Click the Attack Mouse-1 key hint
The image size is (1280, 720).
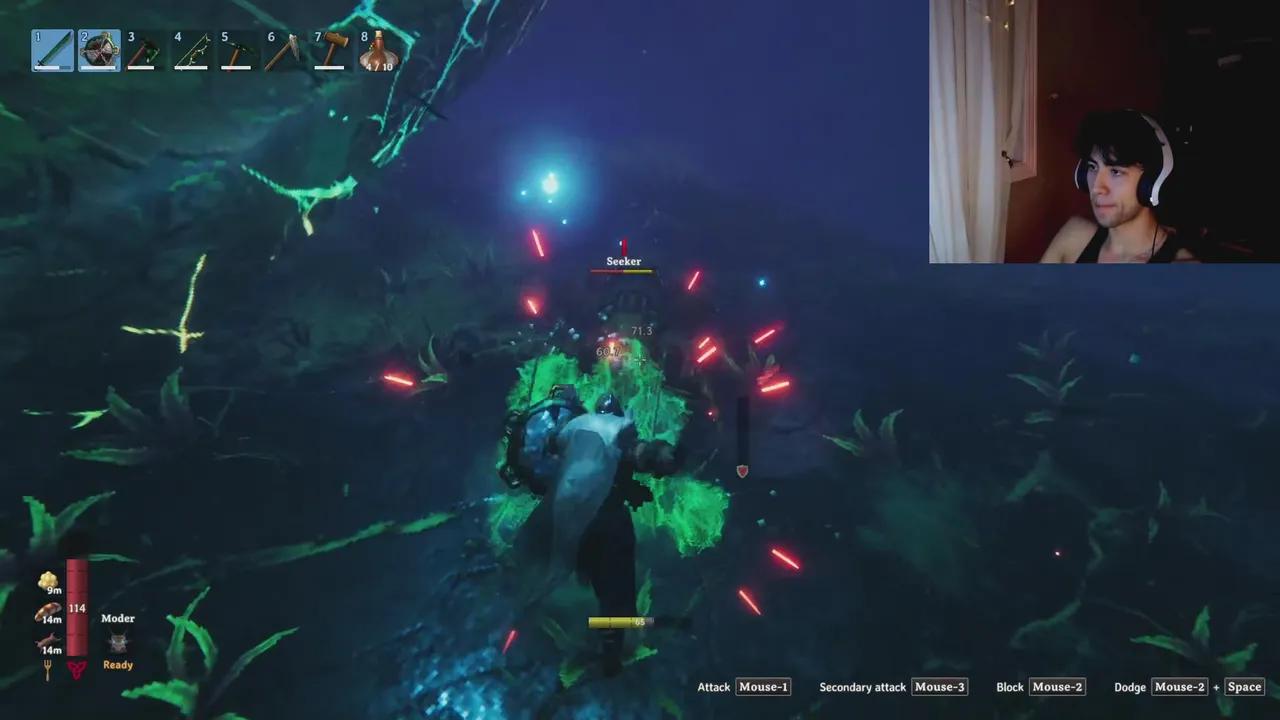click(x=763, y=687)
